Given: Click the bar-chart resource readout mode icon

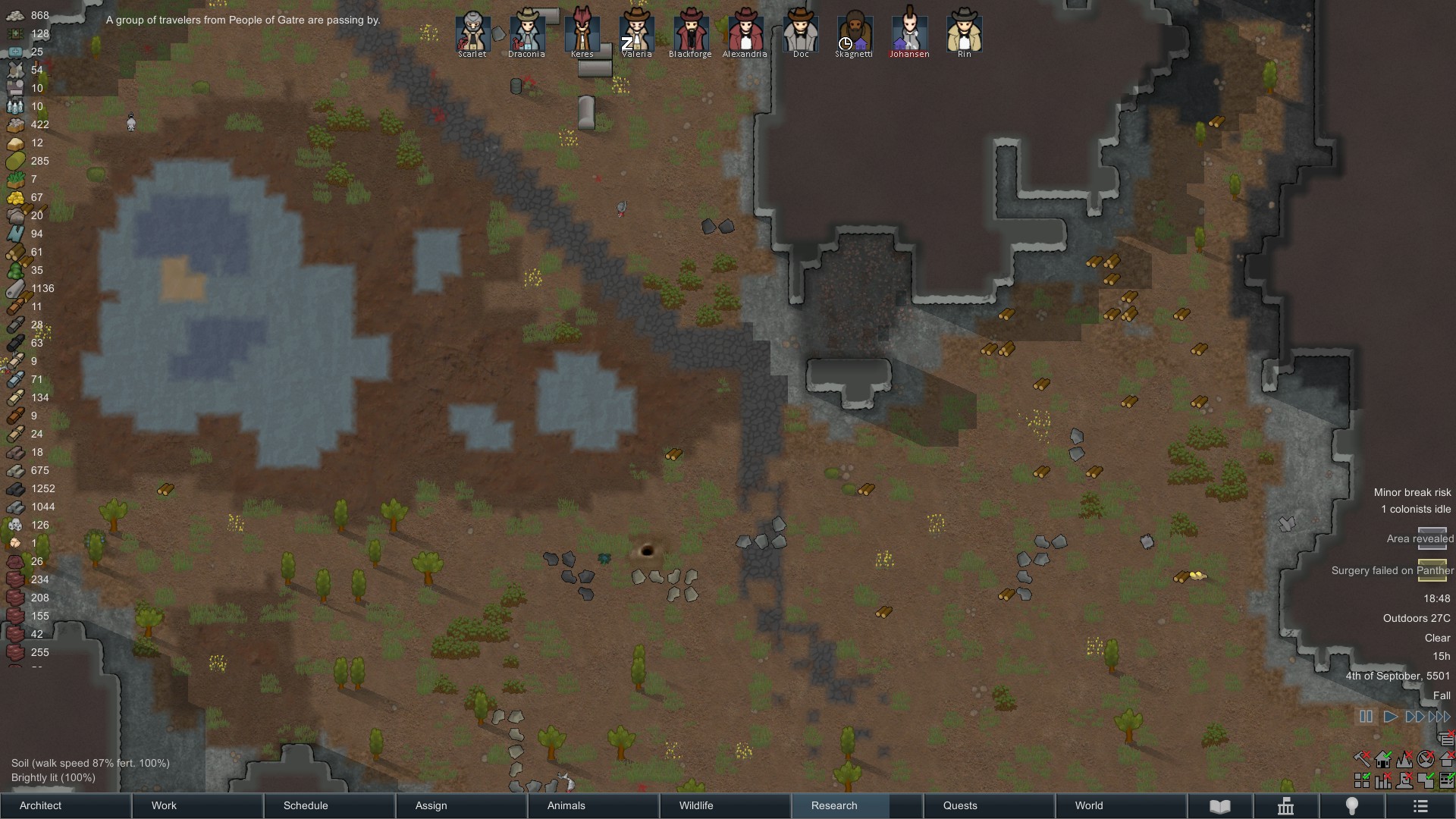Looking at the screenshot, I should [1382, 781].
